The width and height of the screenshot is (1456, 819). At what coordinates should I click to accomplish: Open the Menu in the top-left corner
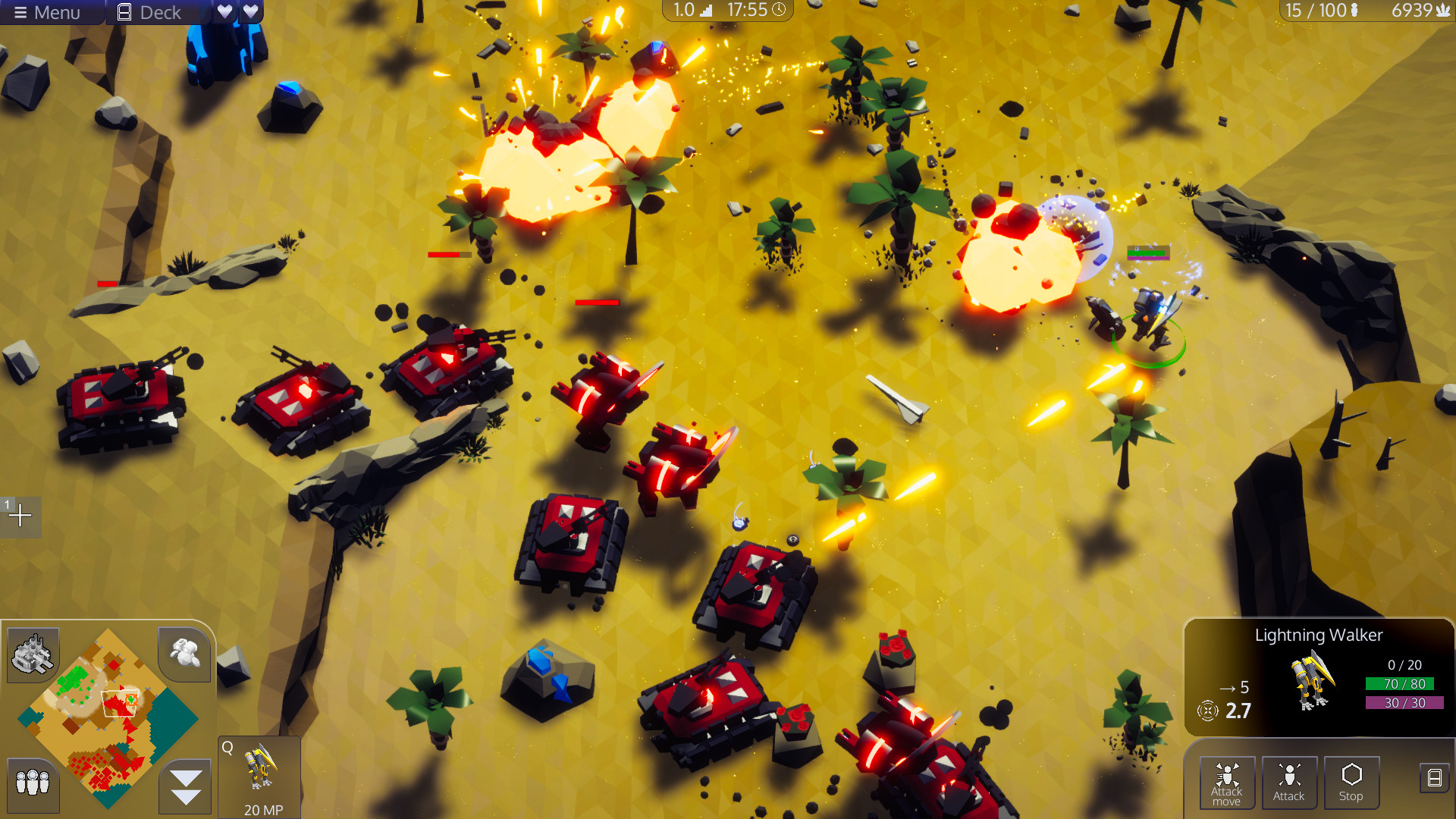click(x=48, y=12)
